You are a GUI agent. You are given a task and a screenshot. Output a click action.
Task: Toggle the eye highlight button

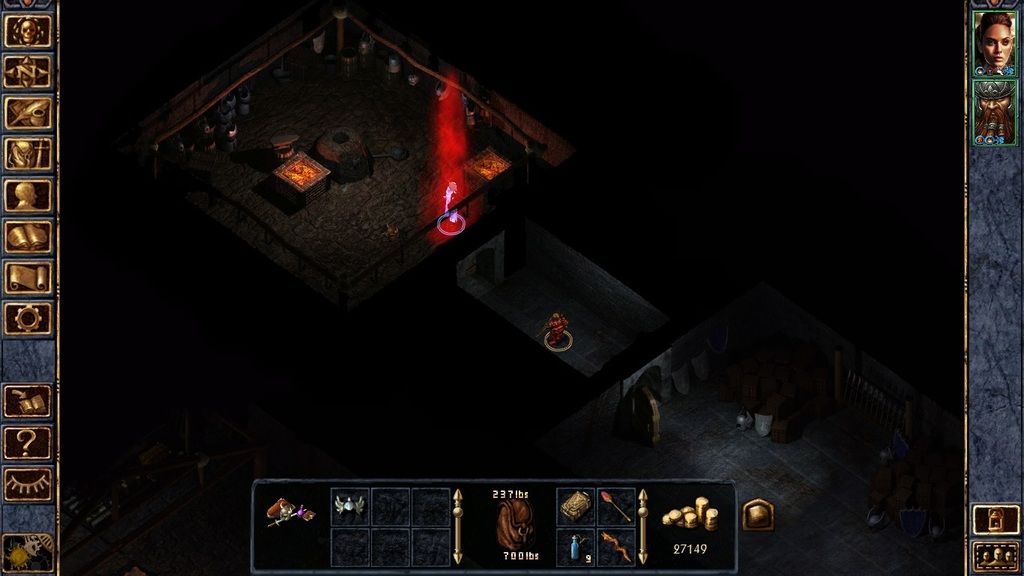coord(28,483)
